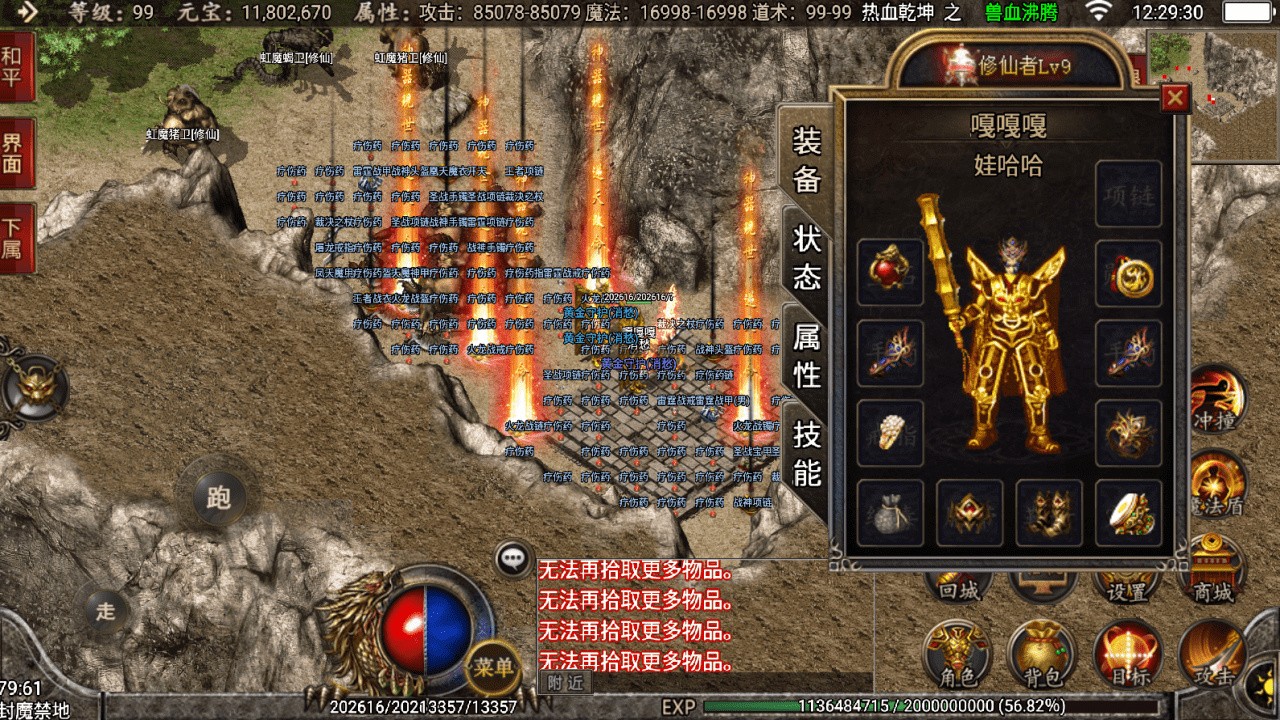Open the 界面 interface button
This screenshot has width=1280, height=720.
tap(14, 153)
